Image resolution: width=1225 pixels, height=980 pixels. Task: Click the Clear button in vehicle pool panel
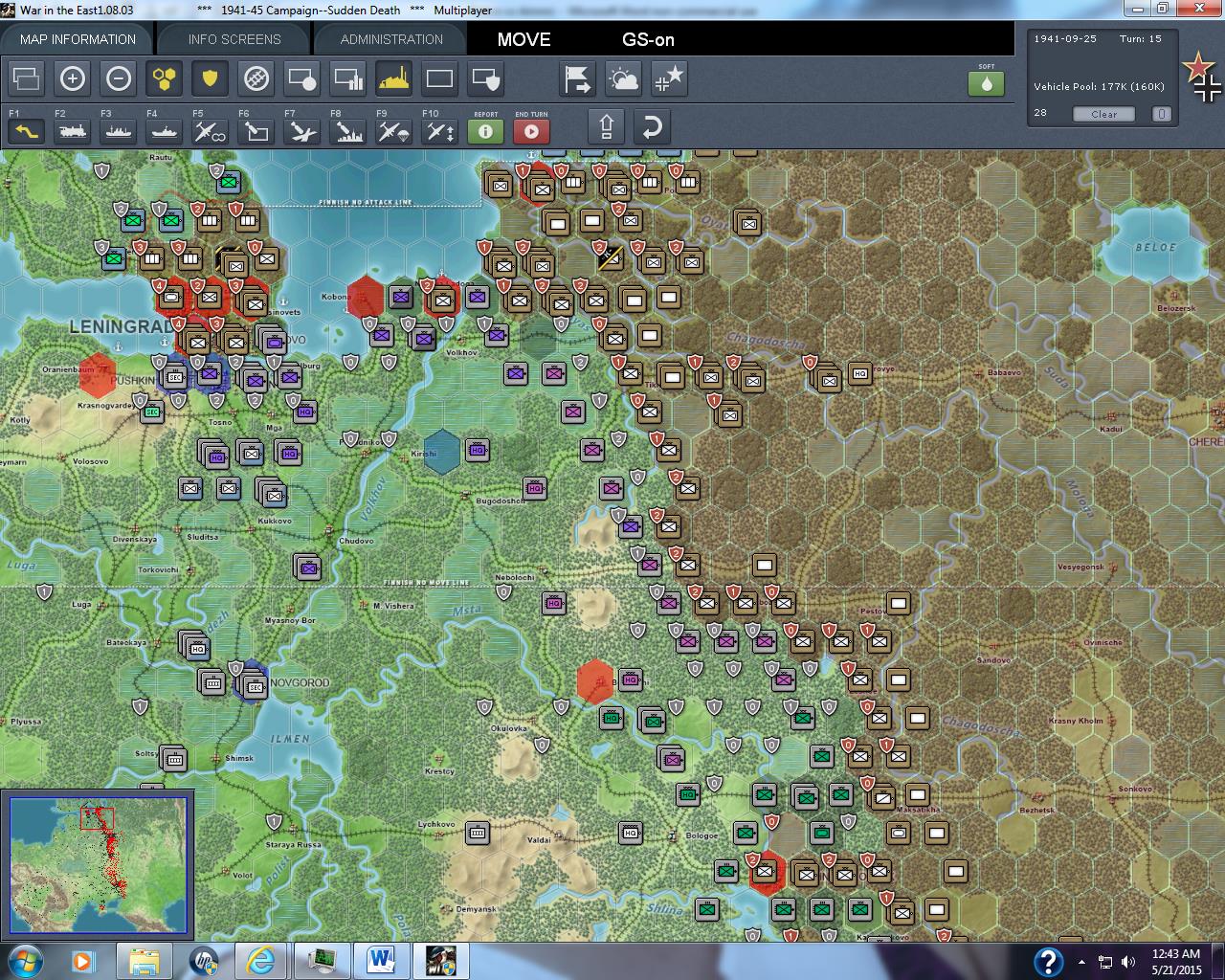pyautogui.click(x=1103, y=114)
